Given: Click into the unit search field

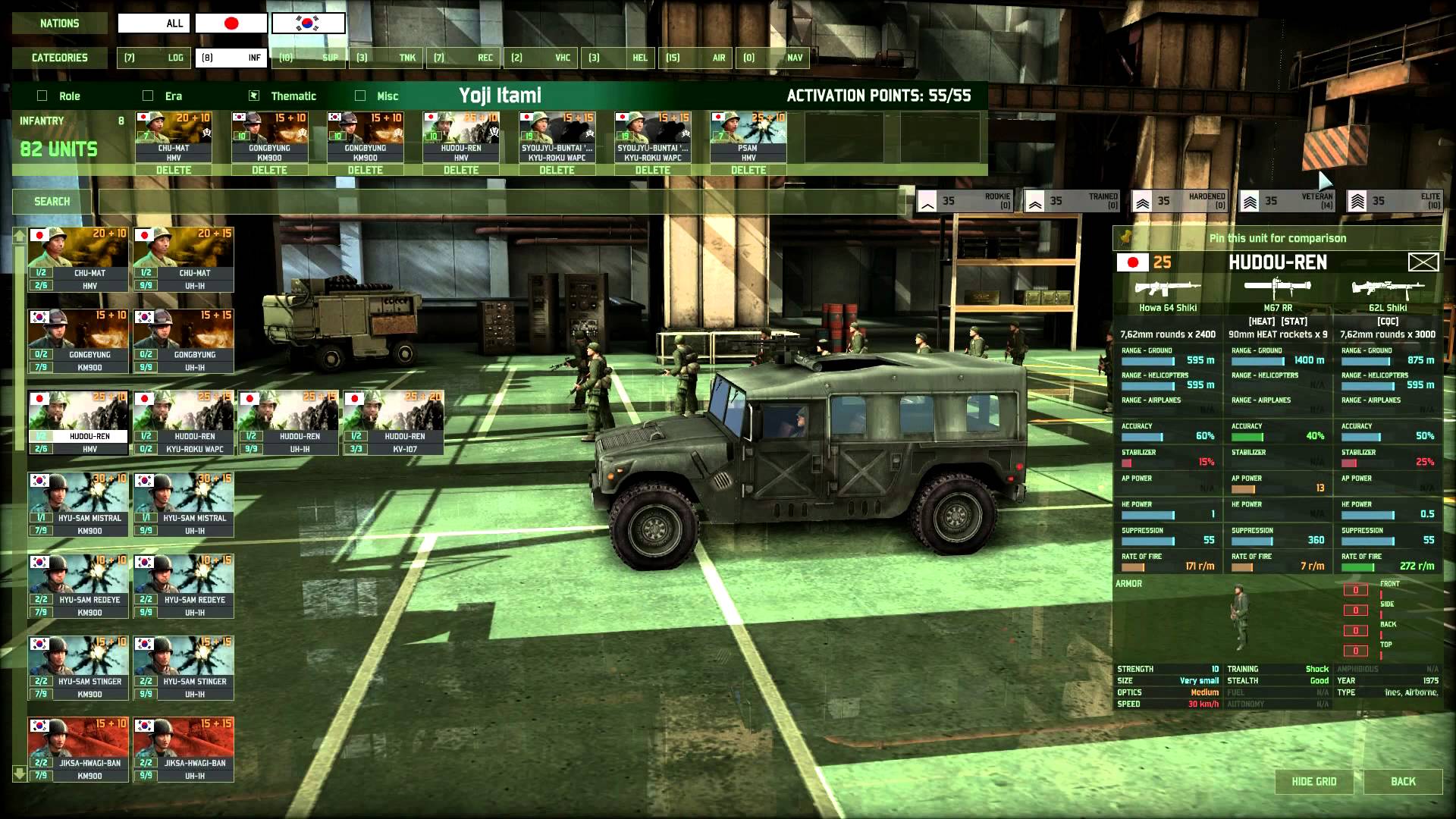Looking at the screenshot, I should pyautogui.click(x=500, y=202).
